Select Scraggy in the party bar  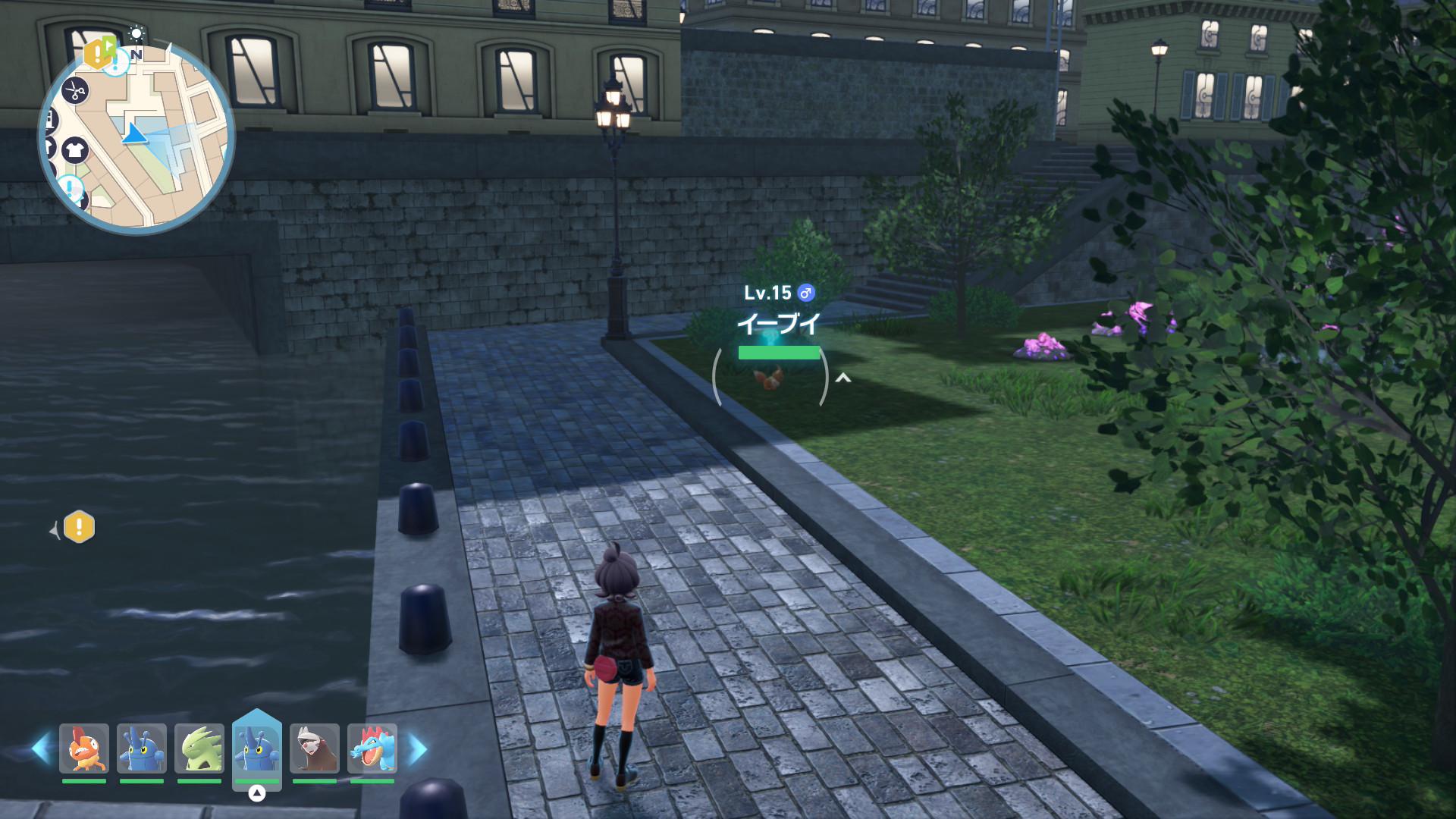[x=84, y=748]
